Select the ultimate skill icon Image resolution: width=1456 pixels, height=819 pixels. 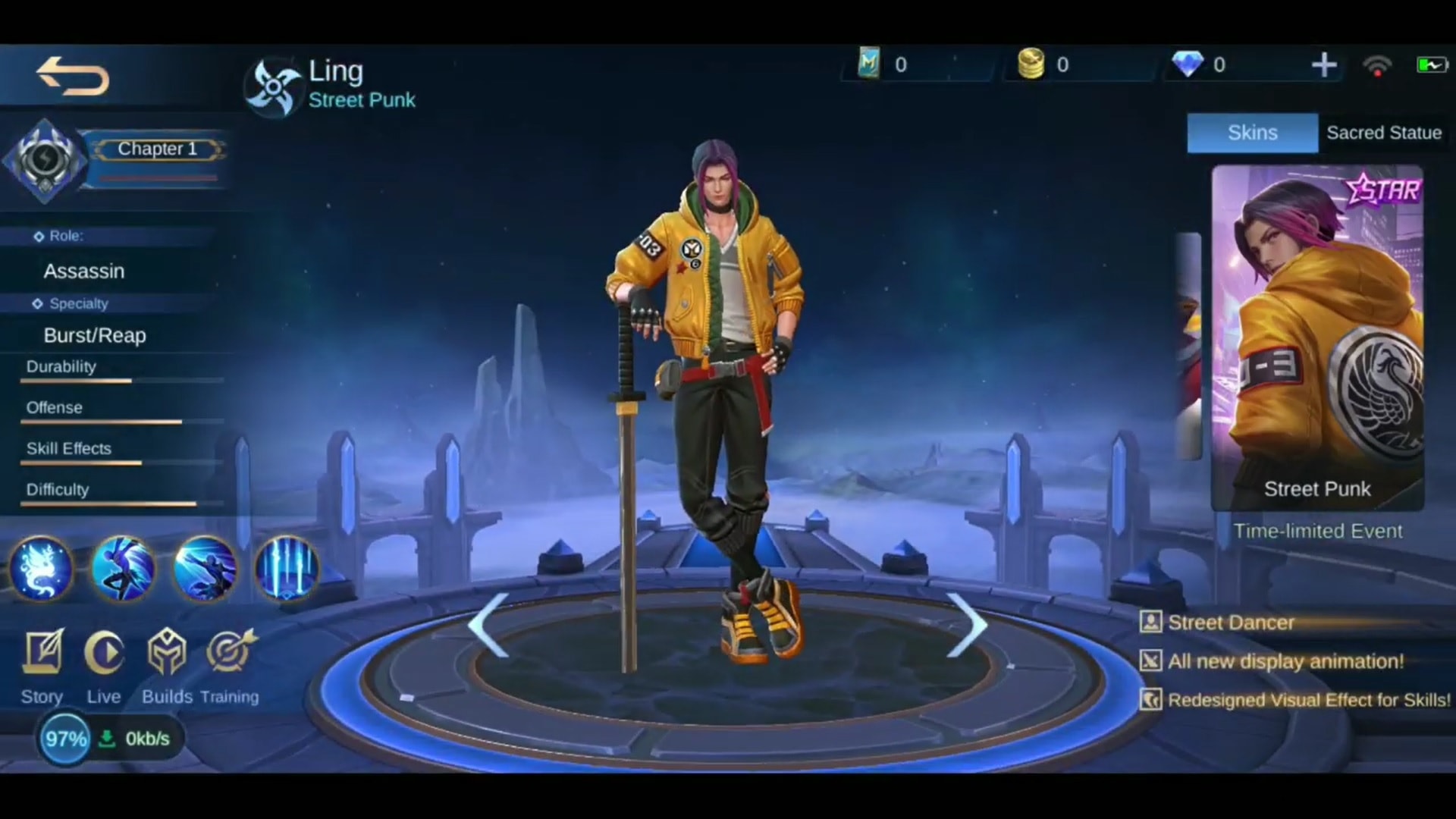pos(287,570)
